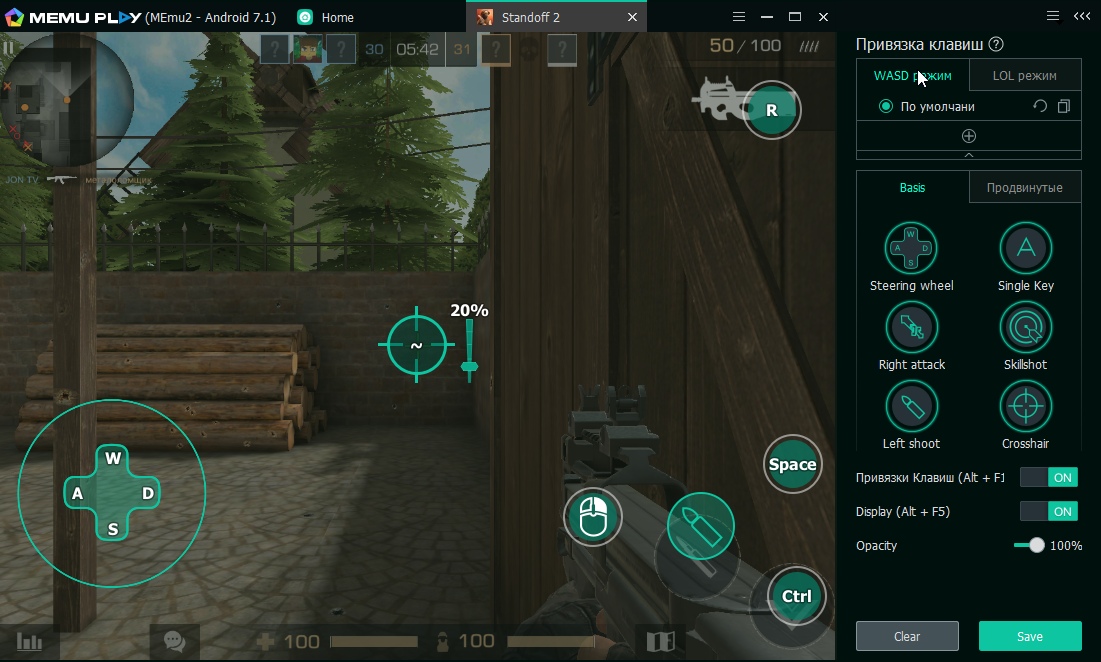This screenshot has width=1101, height=662.
Task: Click the R reload key button
Action: pos(771,110)
